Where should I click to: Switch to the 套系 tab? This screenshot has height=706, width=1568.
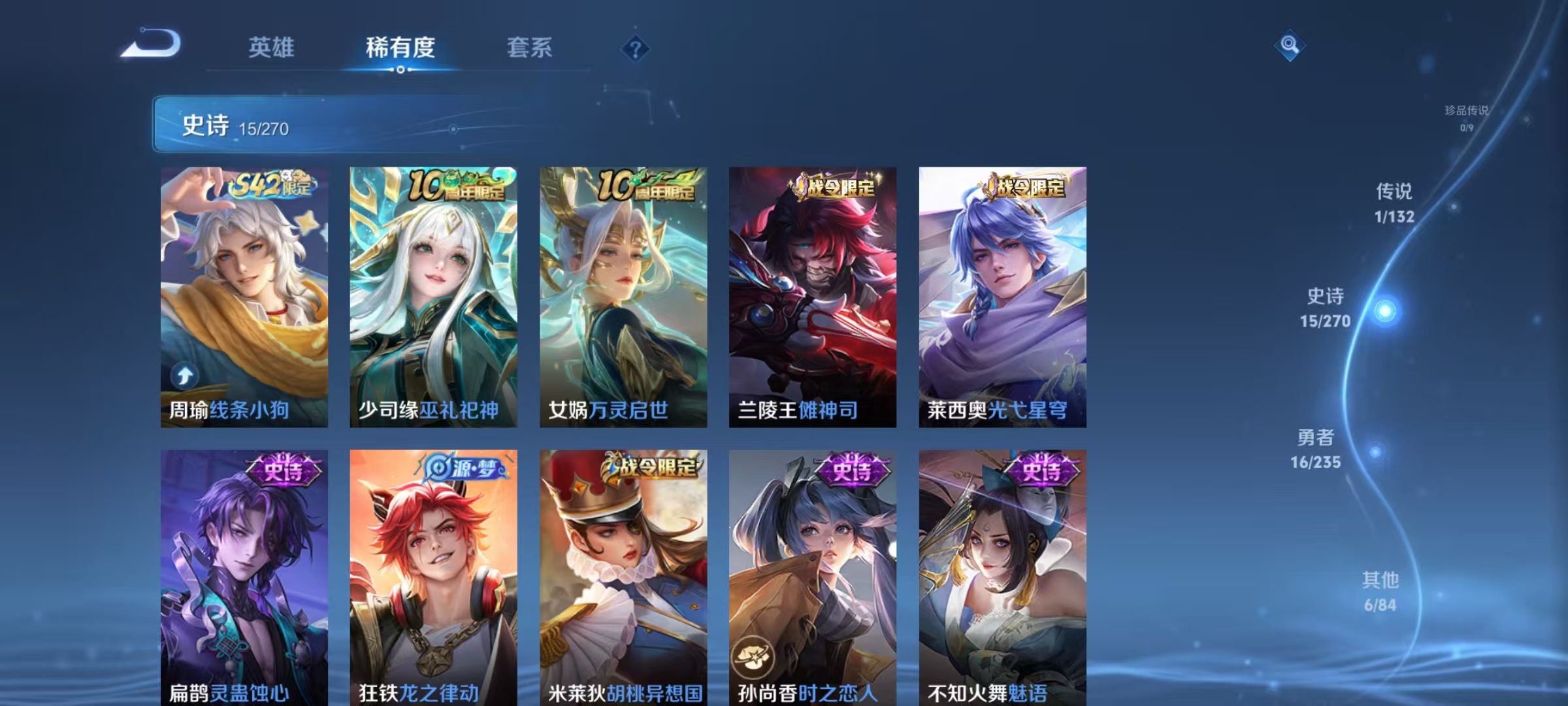coord(529,47)
